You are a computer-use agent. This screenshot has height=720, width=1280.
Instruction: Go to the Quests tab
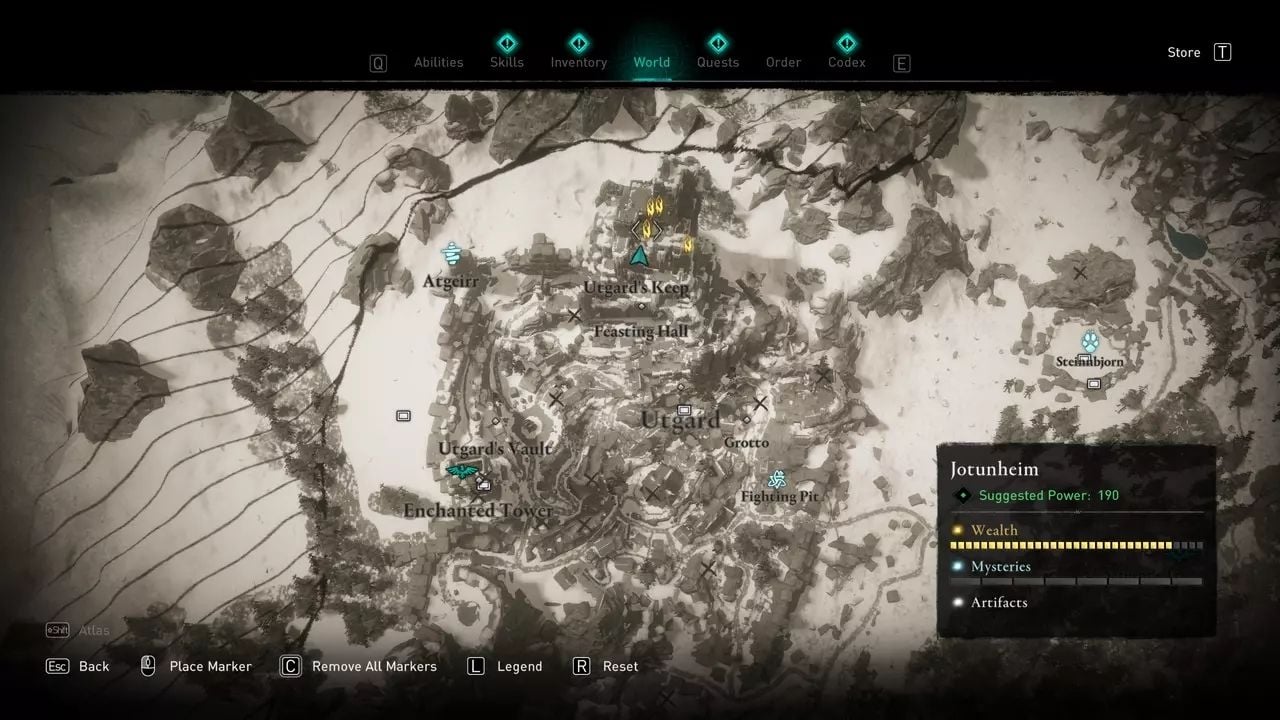(x=717, y=62)
